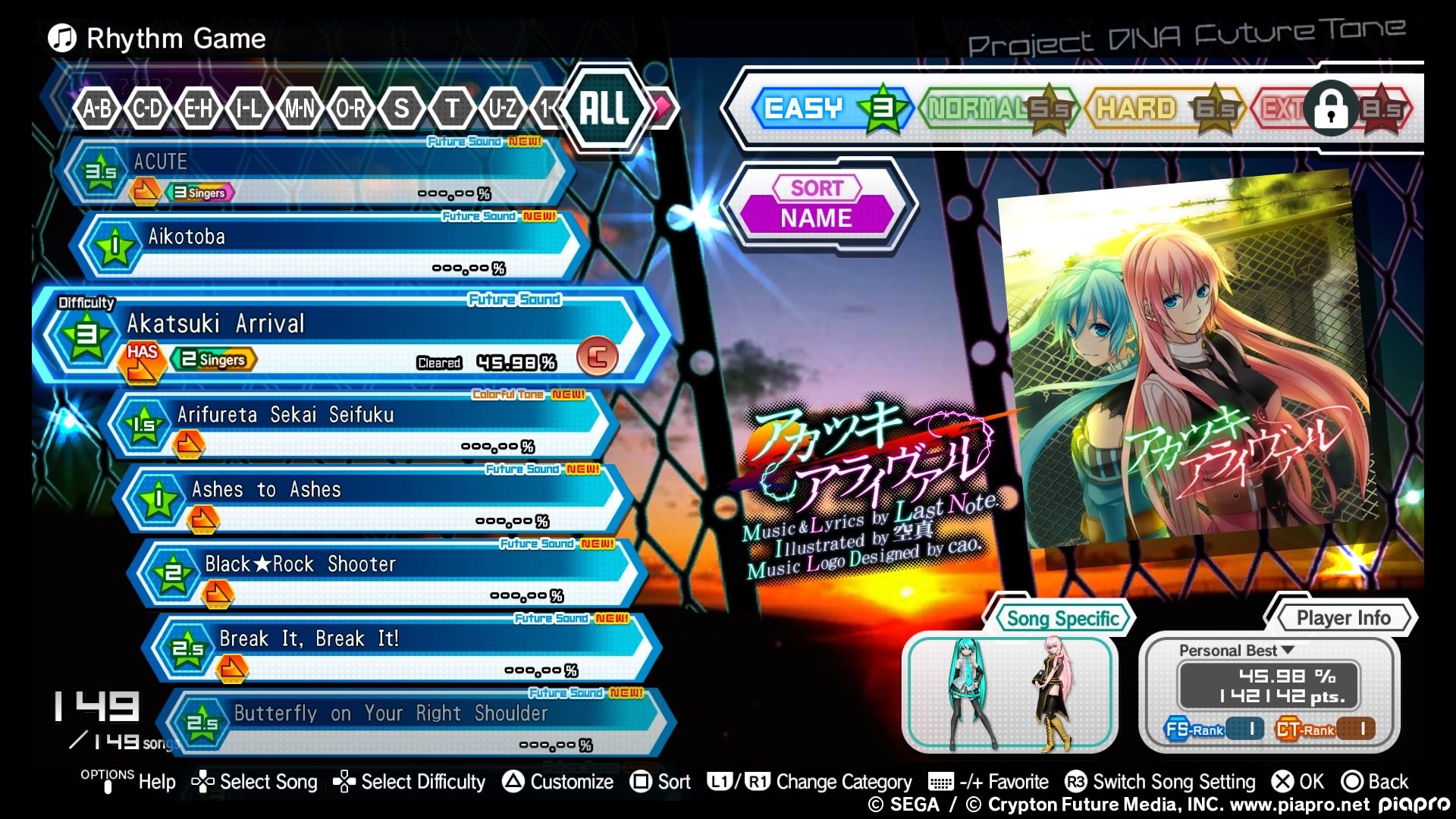Open the Song Specific panel
This screenshot has width=1456, height=819.
[x=1061, y=618]
